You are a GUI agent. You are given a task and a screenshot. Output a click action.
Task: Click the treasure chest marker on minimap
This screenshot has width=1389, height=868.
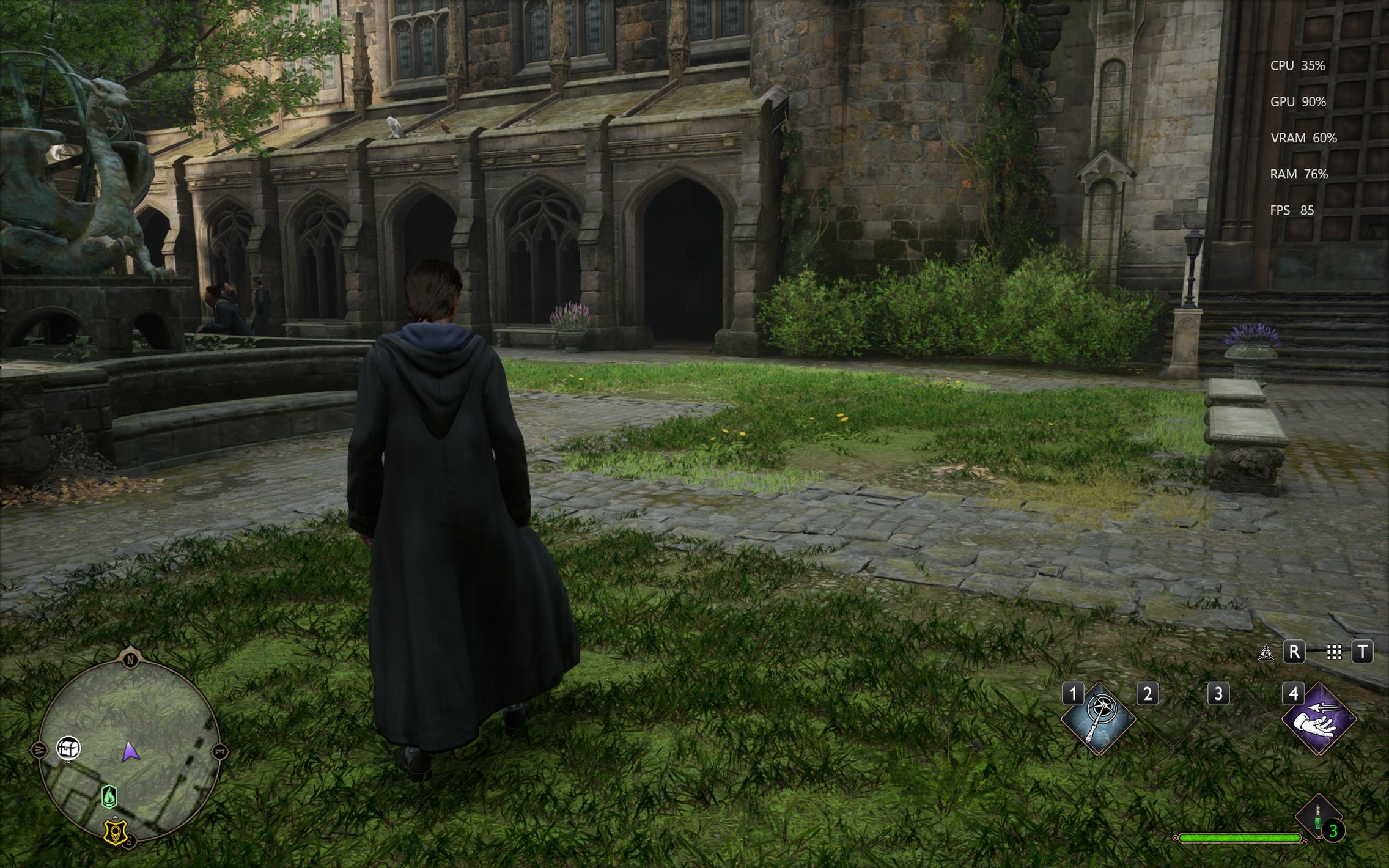click(68, 748)
